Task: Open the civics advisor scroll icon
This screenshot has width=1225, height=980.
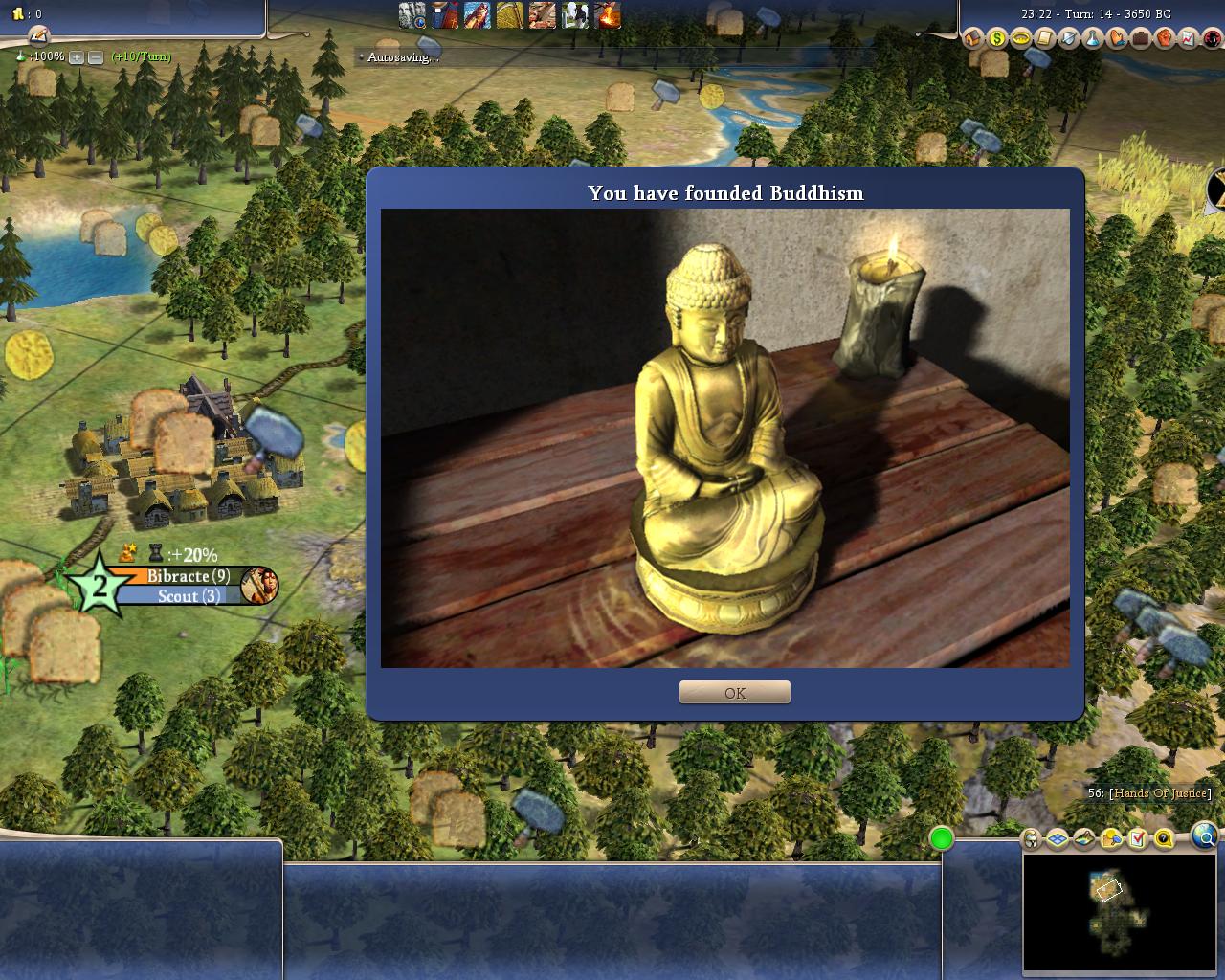Action: tap(1045, 39)
